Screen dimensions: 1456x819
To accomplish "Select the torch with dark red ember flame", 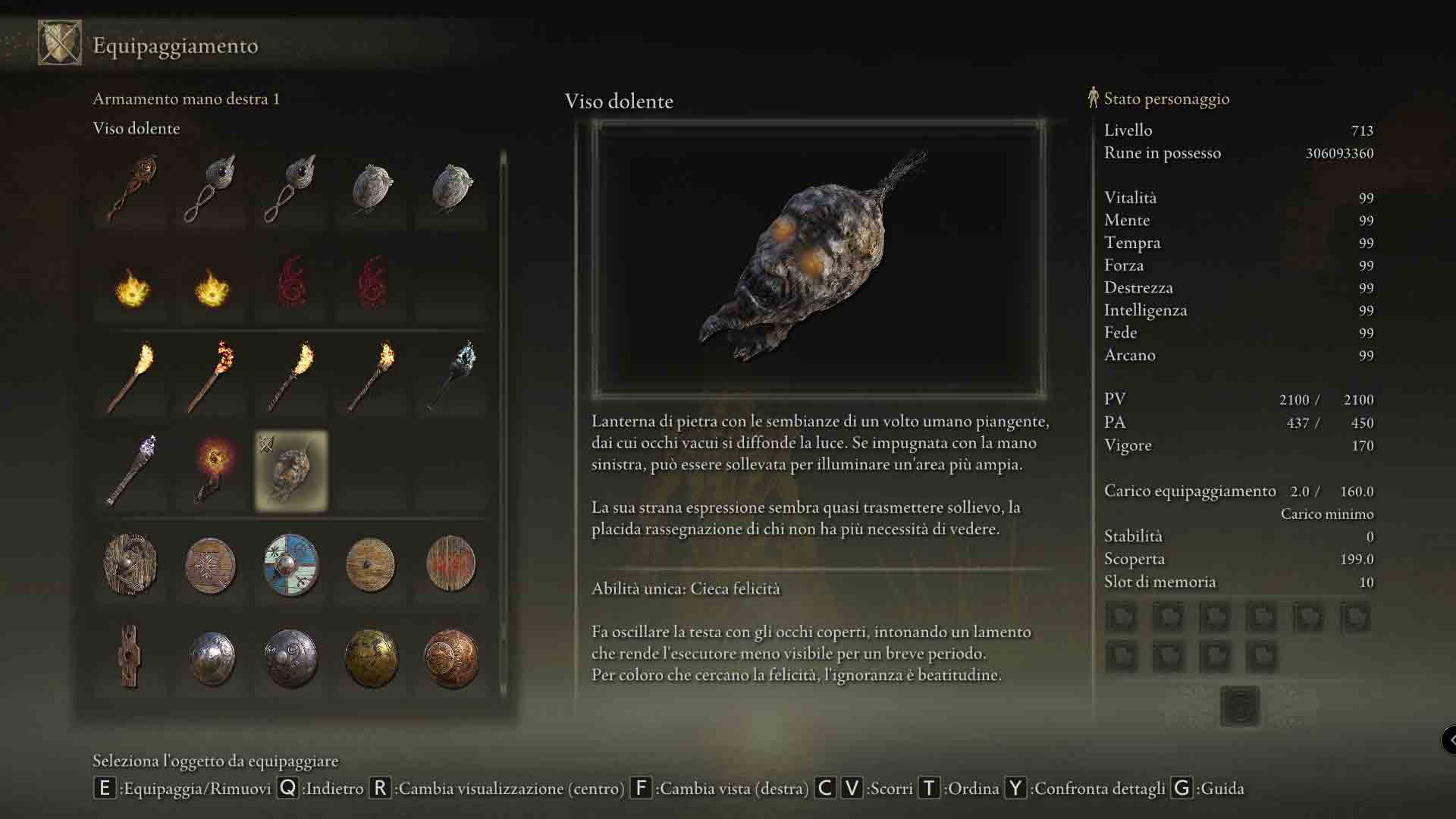I will click(212, 377).
